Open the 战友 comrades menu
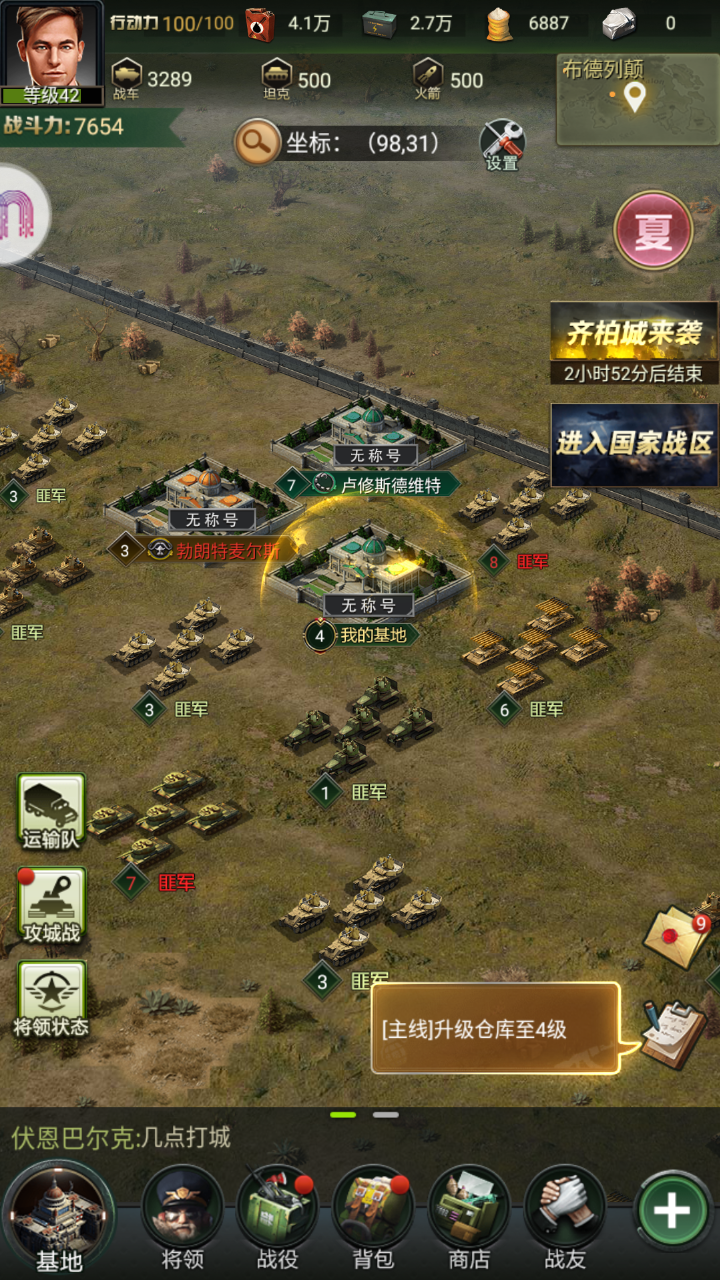 point(565,1215)
